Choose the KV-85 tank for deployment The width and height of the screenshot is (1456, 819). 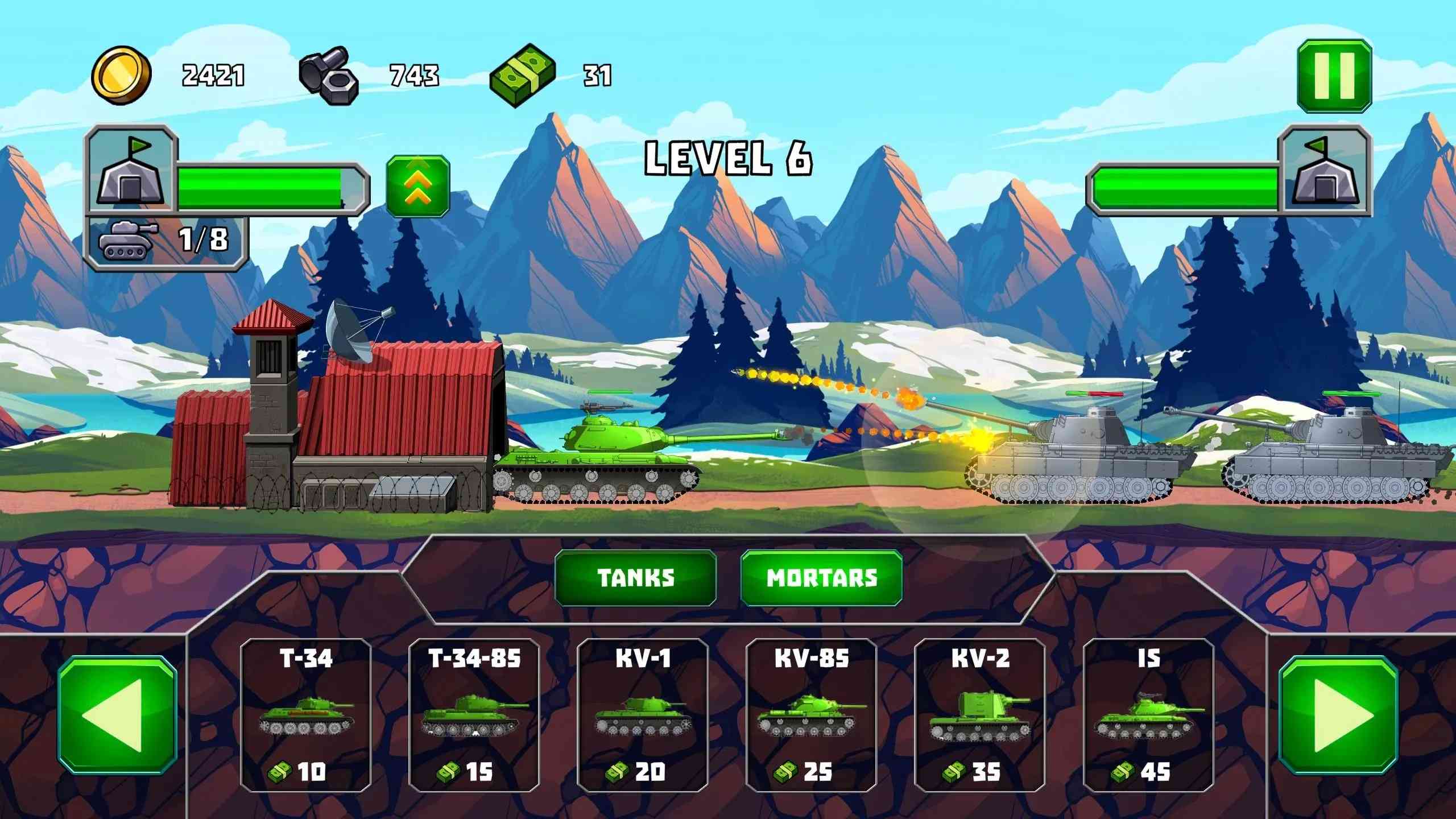(x=811, y=715)
